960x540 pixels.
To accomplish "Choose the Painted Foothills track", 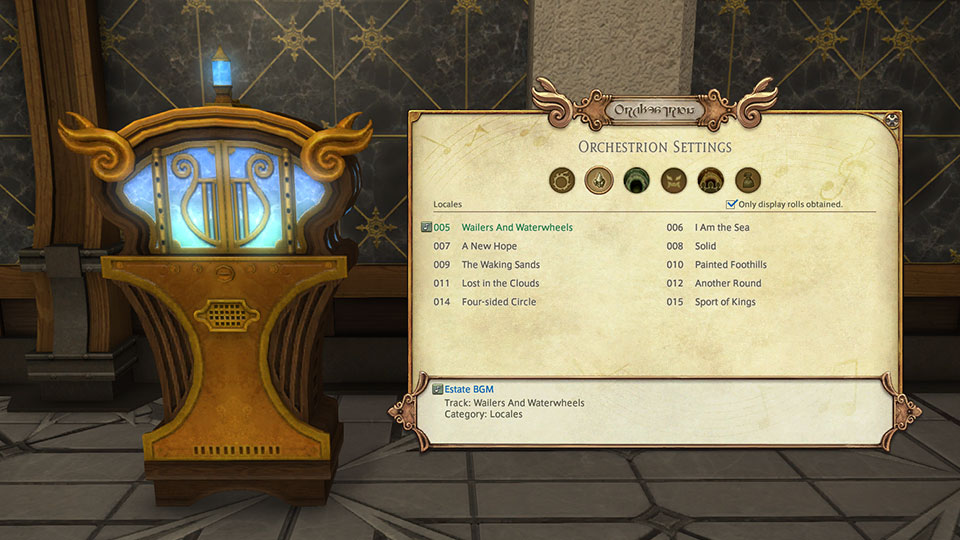I will pyautogui.click(x=730, y=265).
